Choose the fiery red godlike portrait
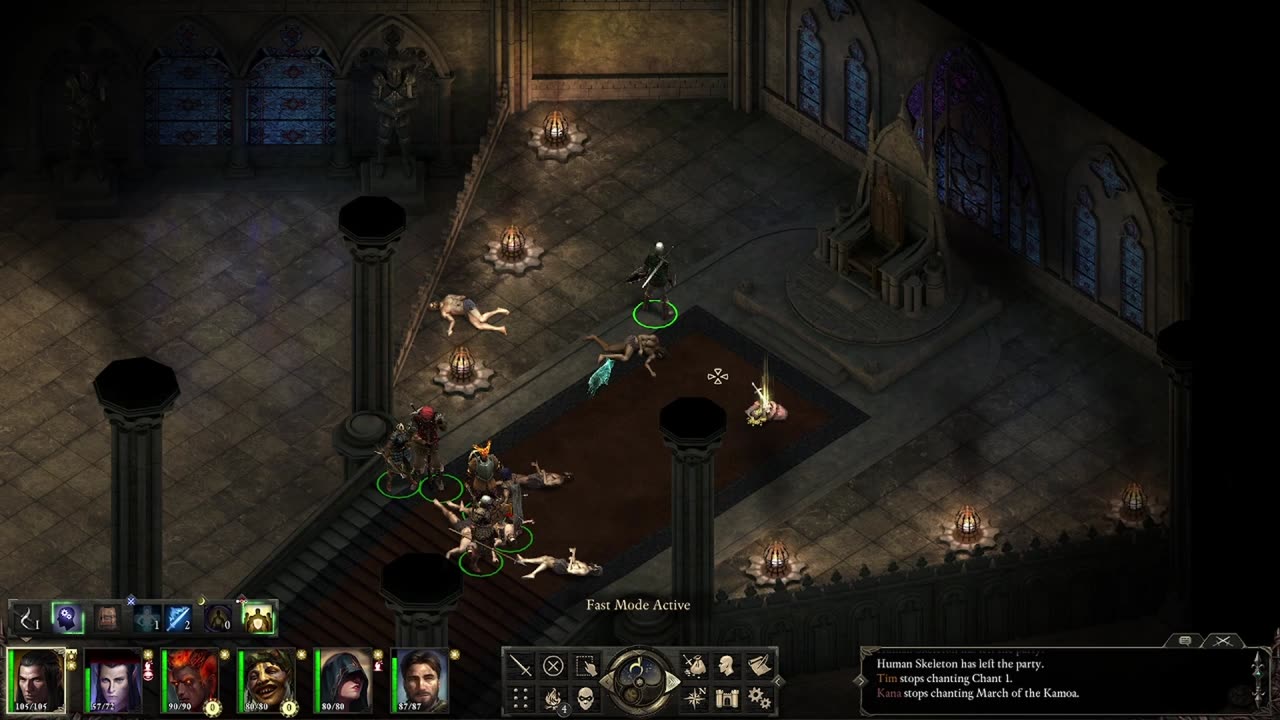 (190, 679)
